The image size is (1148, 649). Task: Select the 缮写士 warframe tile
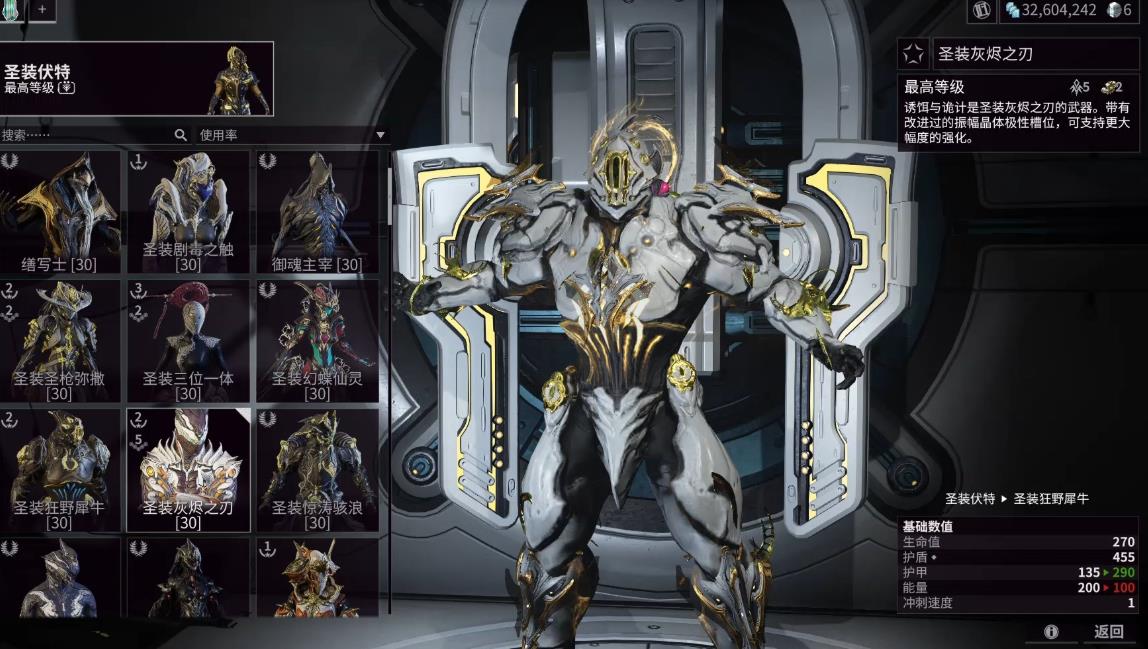pyautogui.click(x=60, y=211)
